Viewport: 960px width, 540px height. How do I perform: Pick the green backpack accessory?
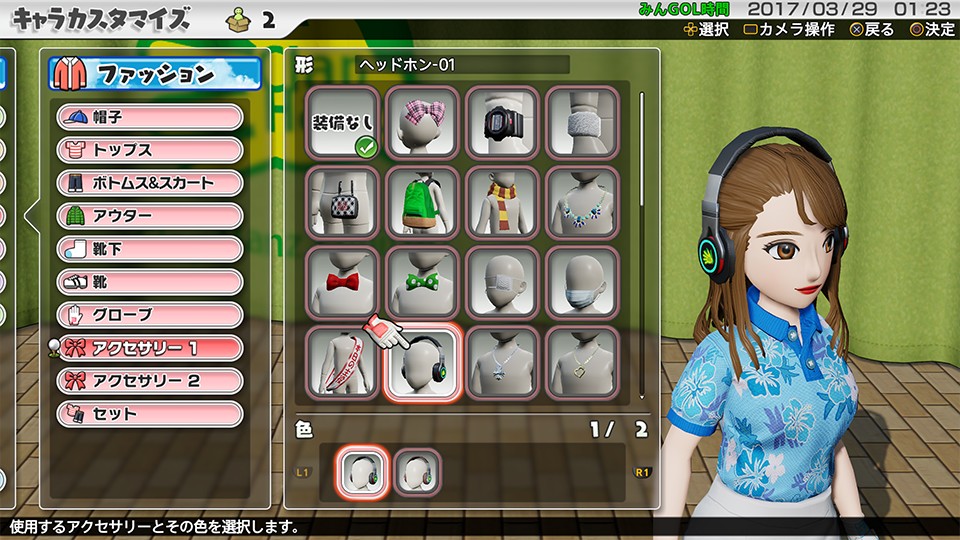click(422, 202)
